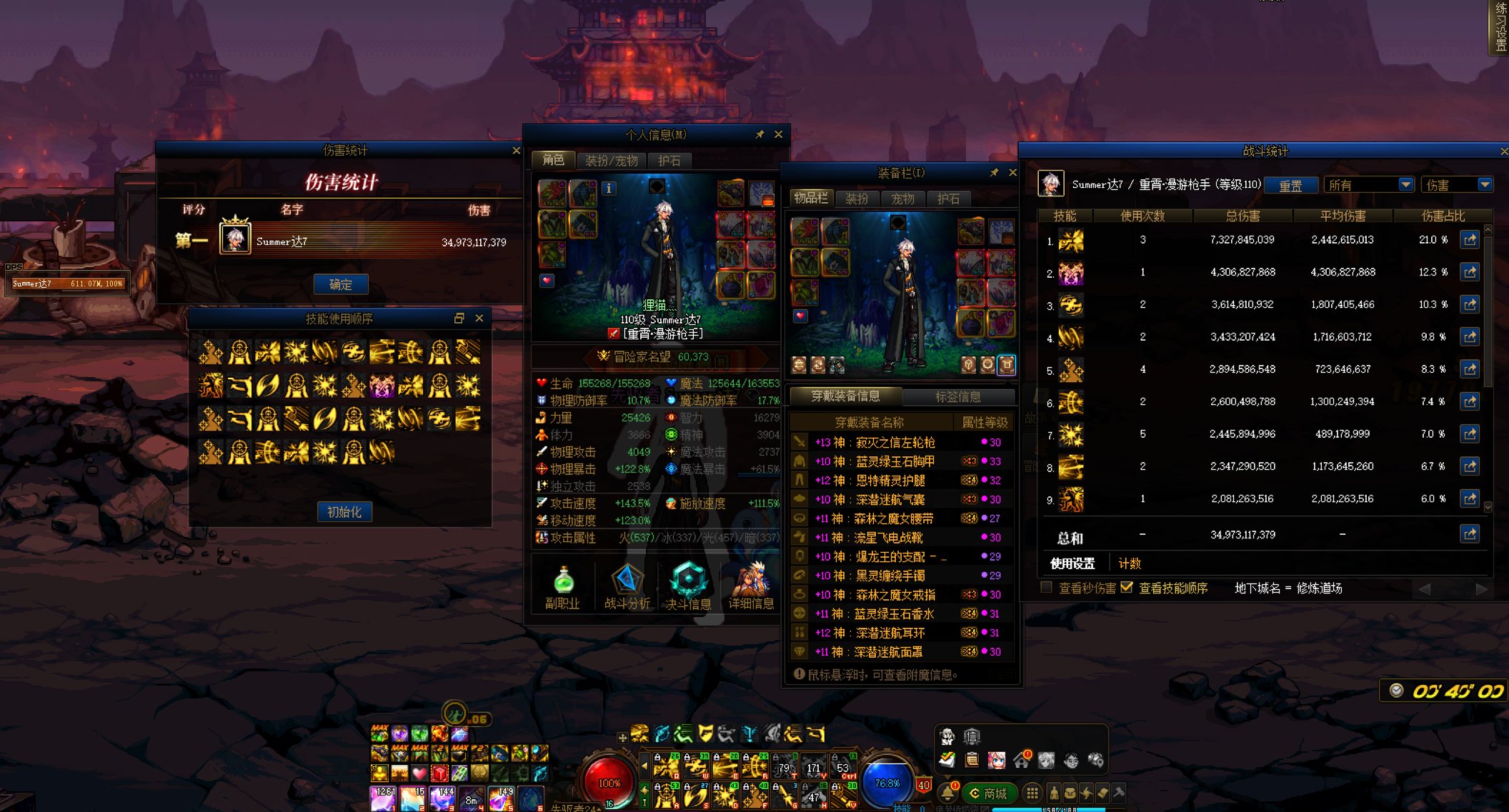Close the 伤害统计 damage window
The image size is (1509, 812).
[516, 151]
